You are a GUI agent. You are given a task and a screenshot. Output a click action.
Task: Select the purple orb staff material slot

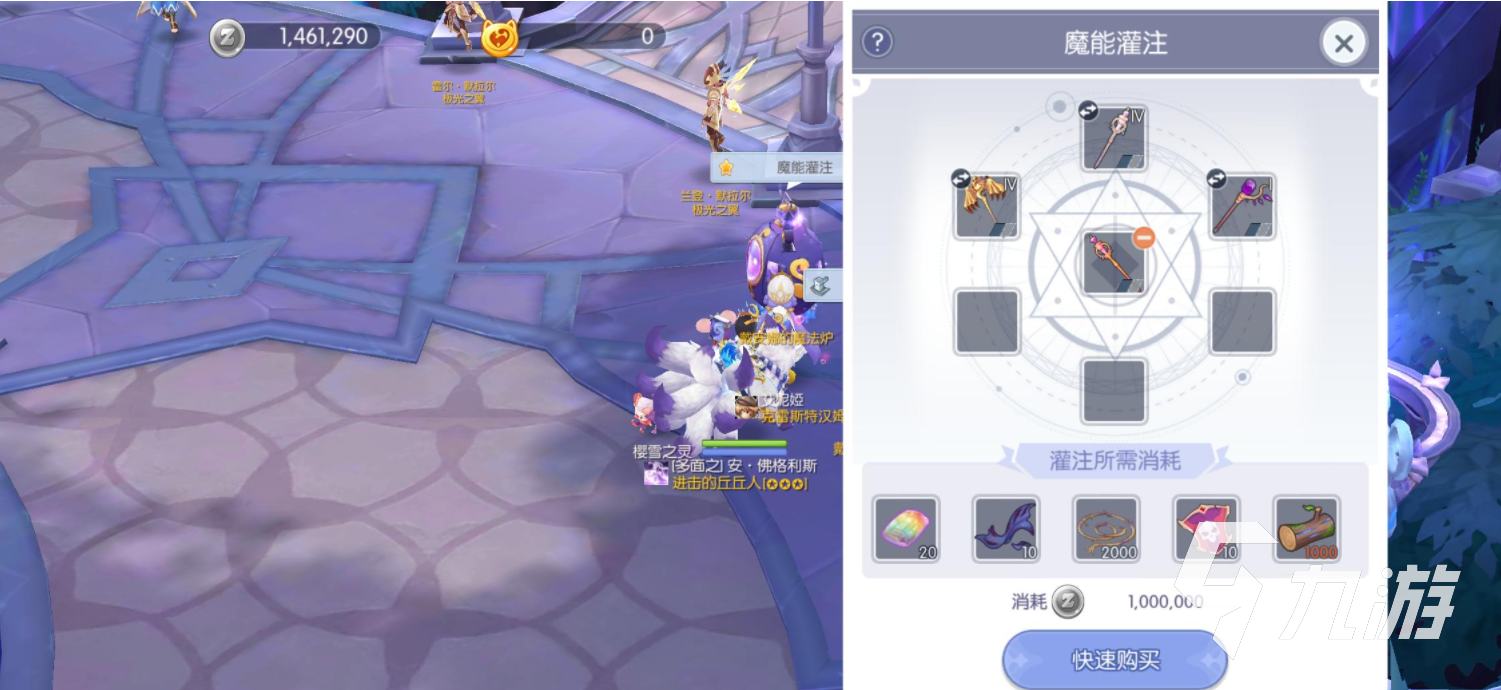pos(1242,205)
